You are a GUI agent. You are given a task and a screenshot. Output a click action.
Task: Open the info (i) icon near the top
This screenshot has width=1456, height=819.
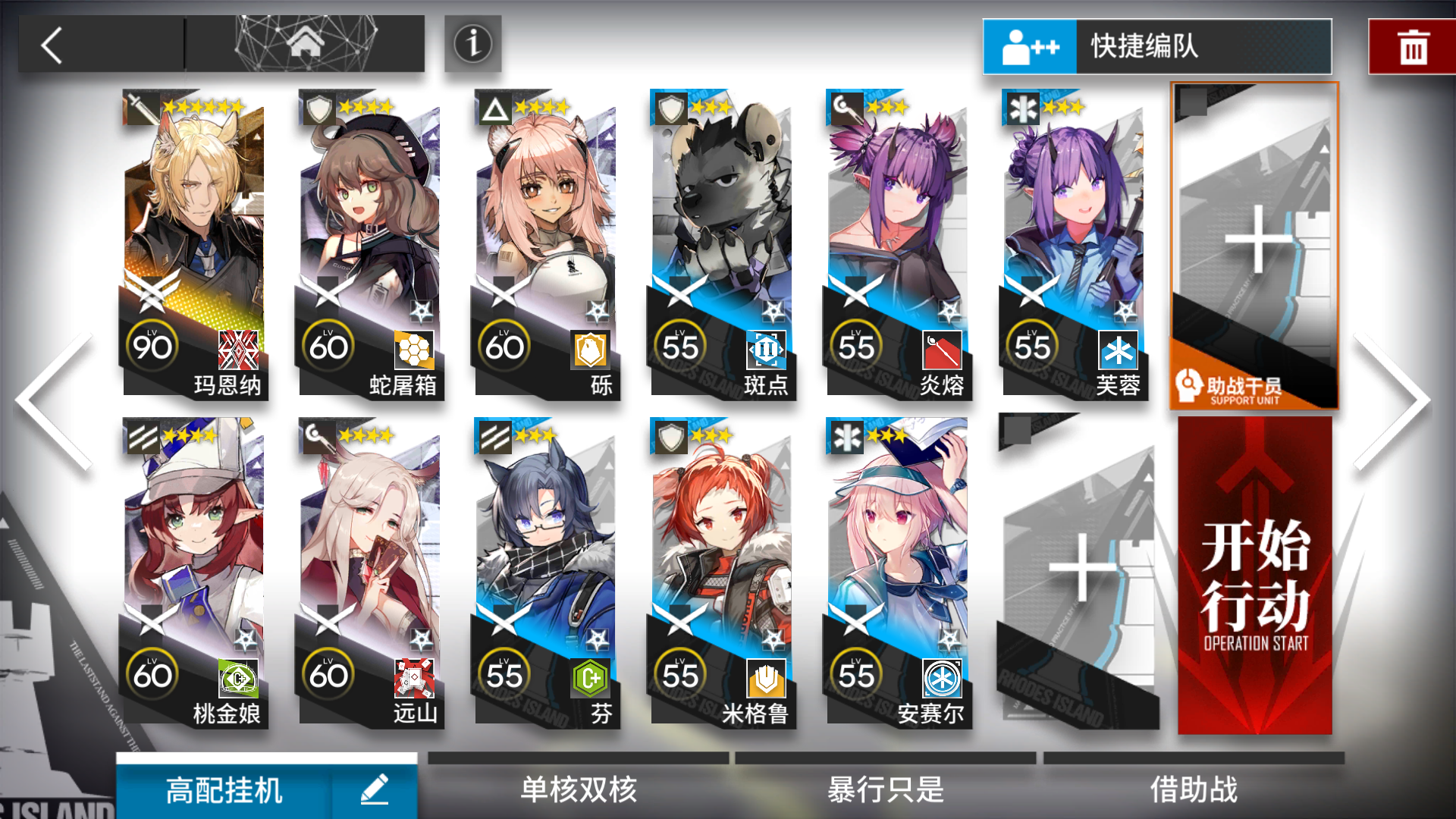coord(472,45)
